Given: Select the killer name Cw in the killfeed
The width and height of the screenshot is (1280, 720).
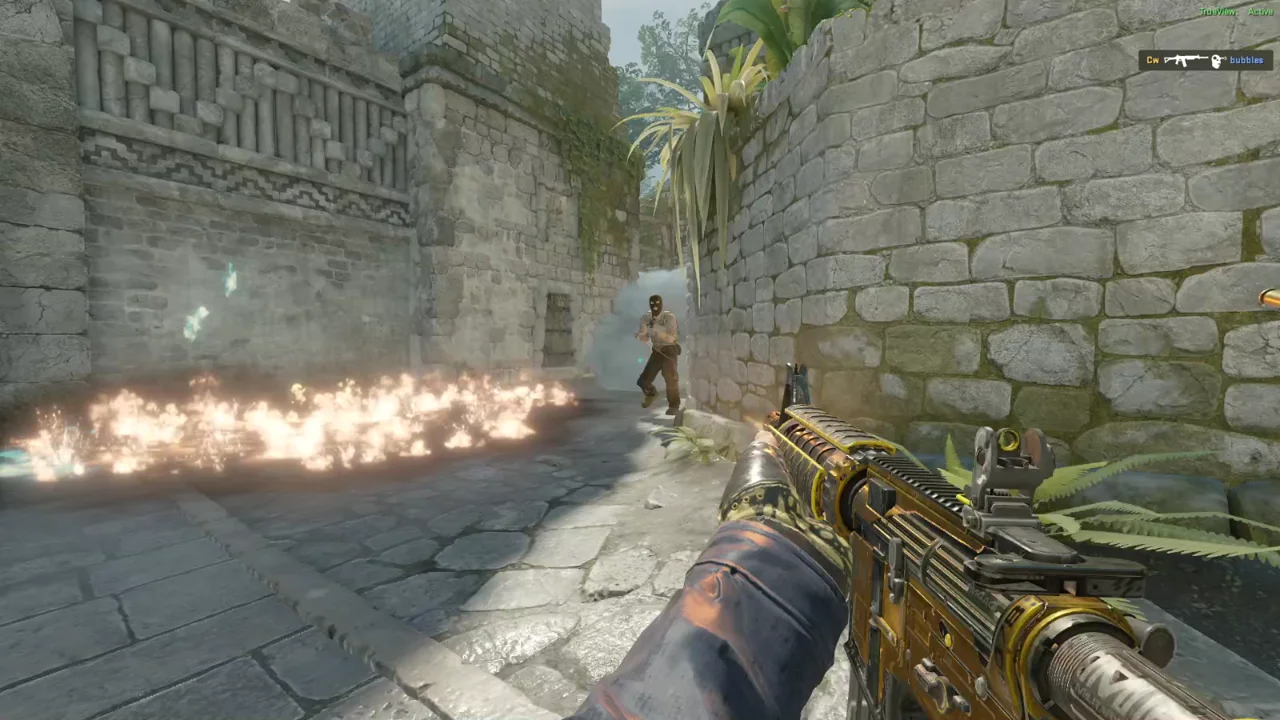Looking at the screenshot, I should [1152, 60].
